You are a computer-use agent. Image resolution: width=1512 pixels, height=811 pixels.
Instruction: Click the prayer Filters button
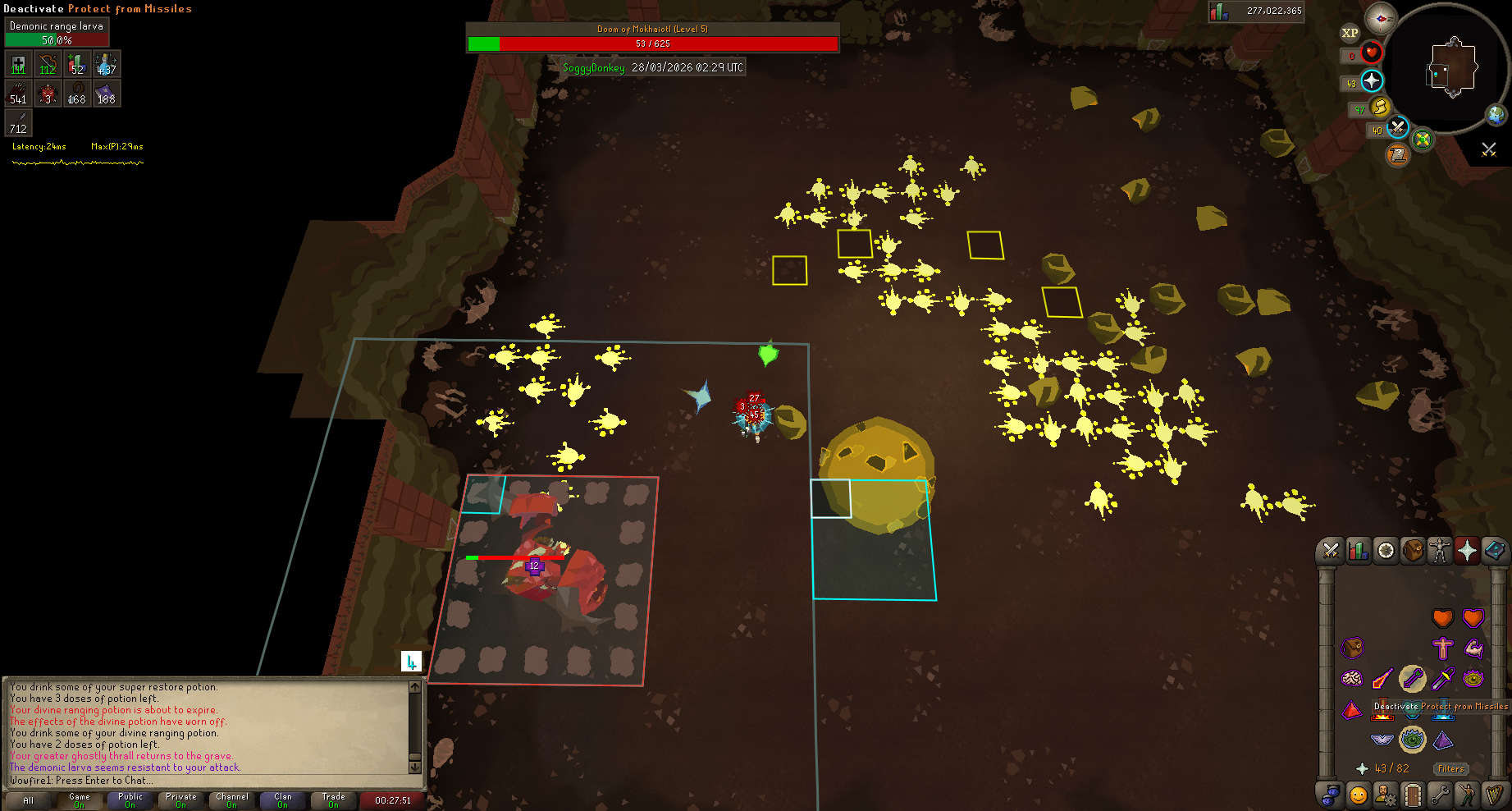(1450, 769)
